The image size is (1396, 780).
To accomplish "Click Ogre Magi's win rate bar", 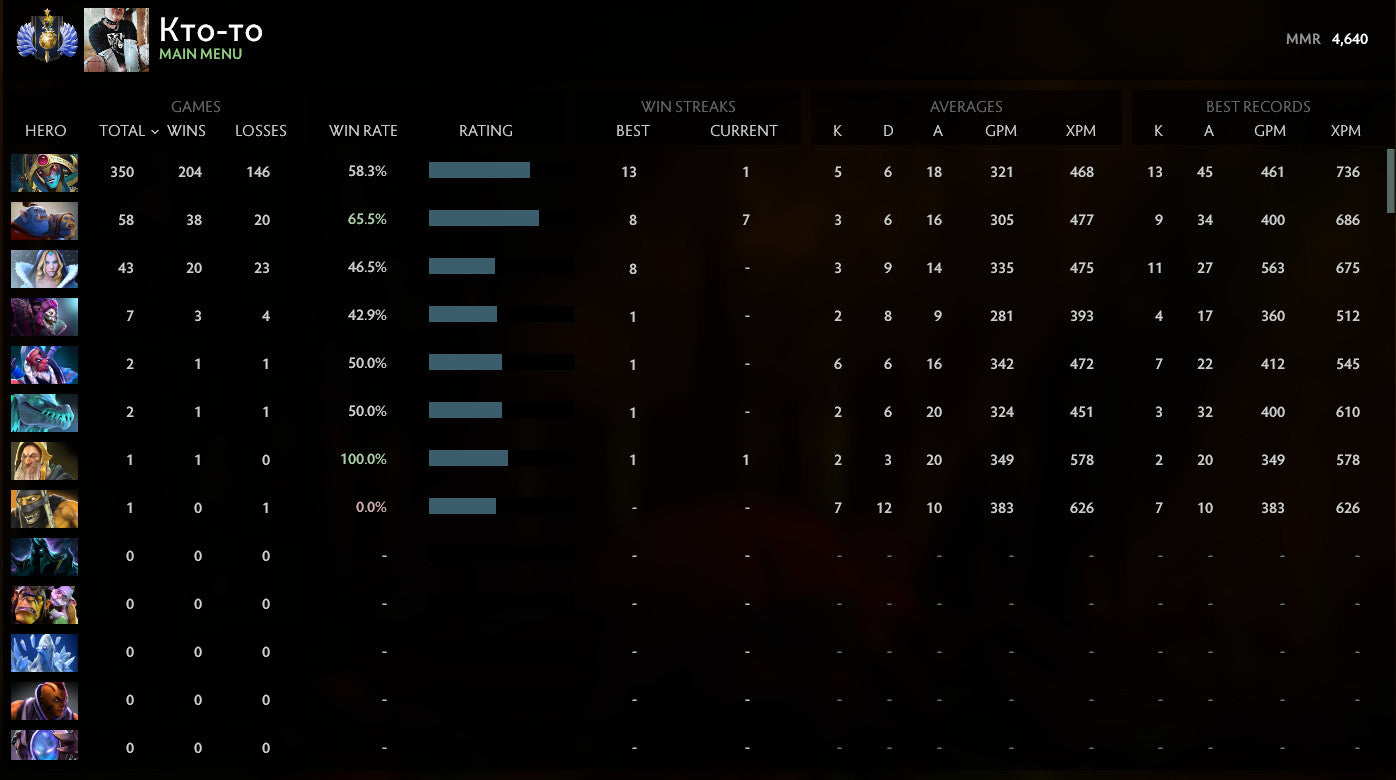I will click(x=485, y=217).
